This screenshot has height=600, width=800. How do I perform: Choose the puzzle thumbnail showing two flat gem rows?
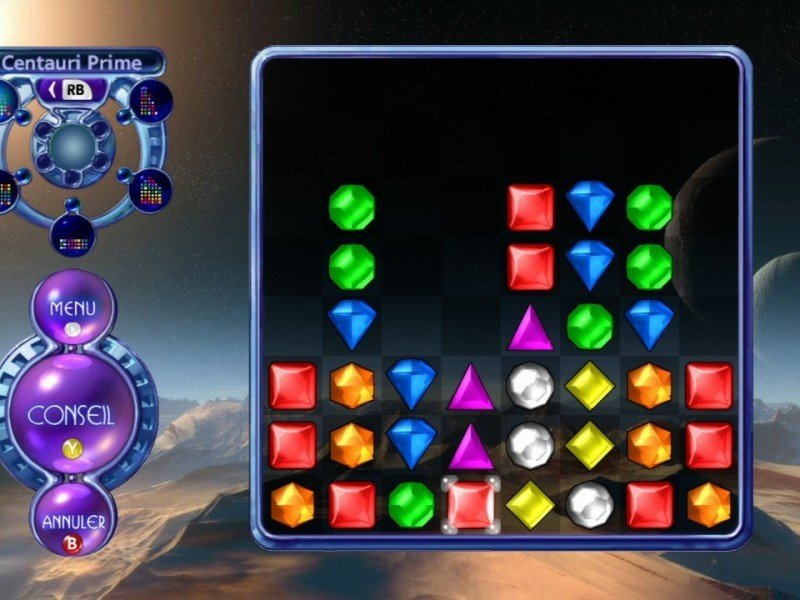point(73,234)
